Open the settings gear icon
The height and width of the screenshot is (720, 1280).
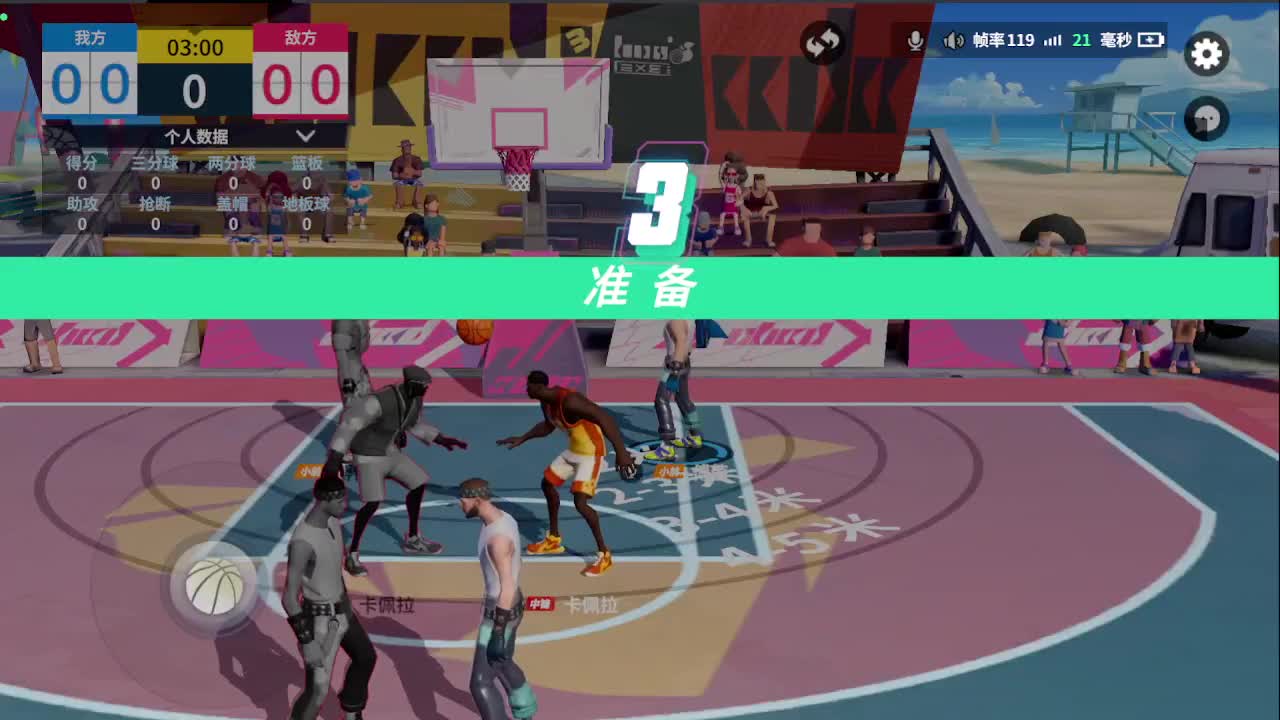(1206, 55)
